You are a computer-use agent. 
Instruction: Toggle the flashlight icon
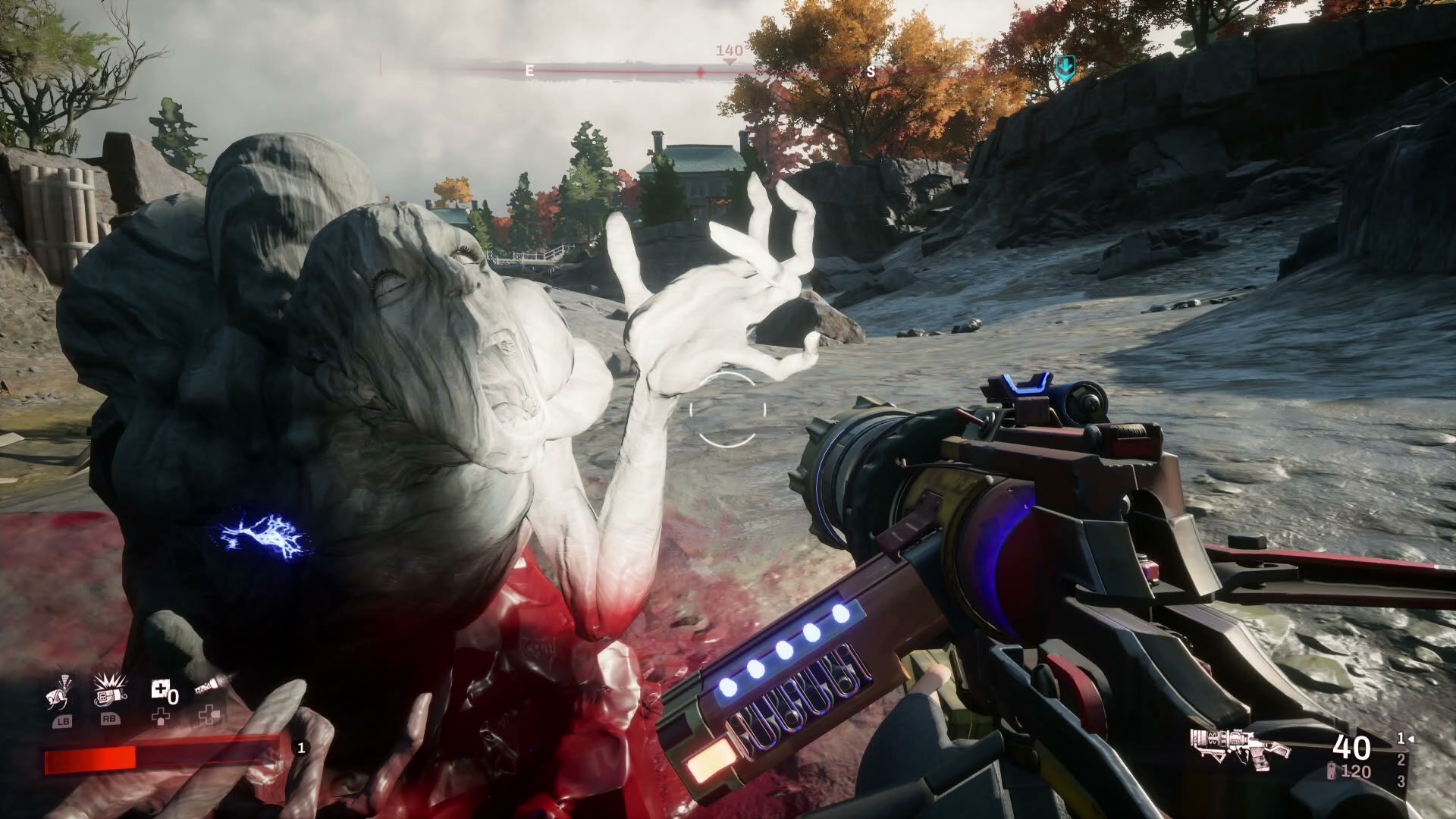point(208,689)
